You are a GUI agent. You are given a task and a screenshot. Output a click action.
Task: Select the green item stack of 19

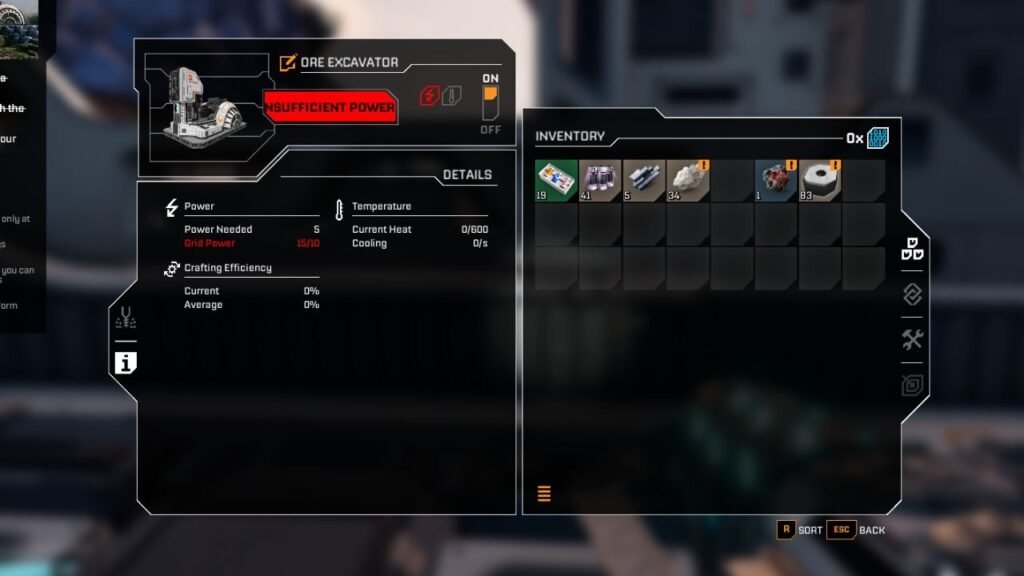tap(556, 181)
